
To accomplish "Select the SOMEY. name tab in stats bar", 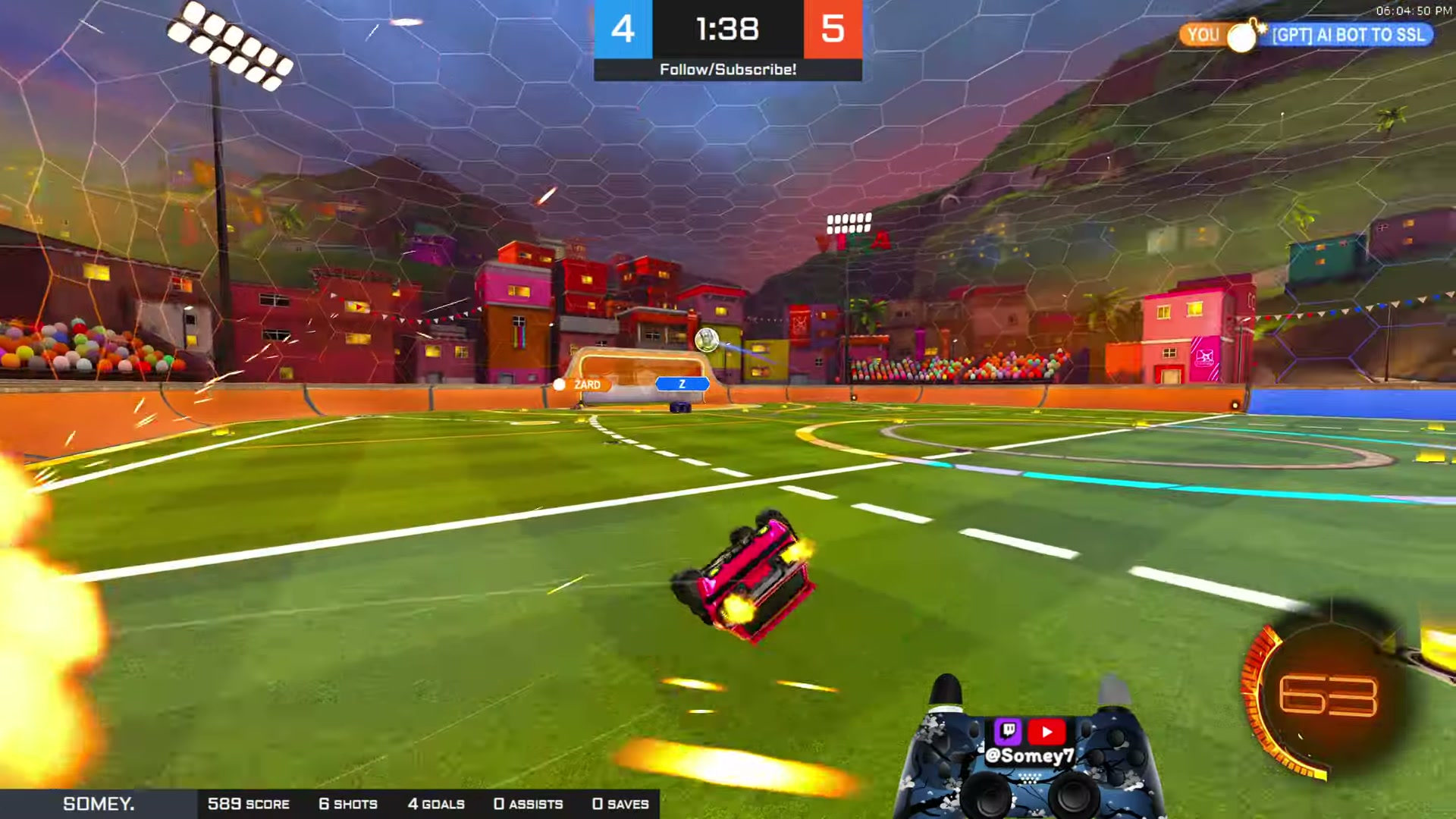I will [x=99, y=803].
